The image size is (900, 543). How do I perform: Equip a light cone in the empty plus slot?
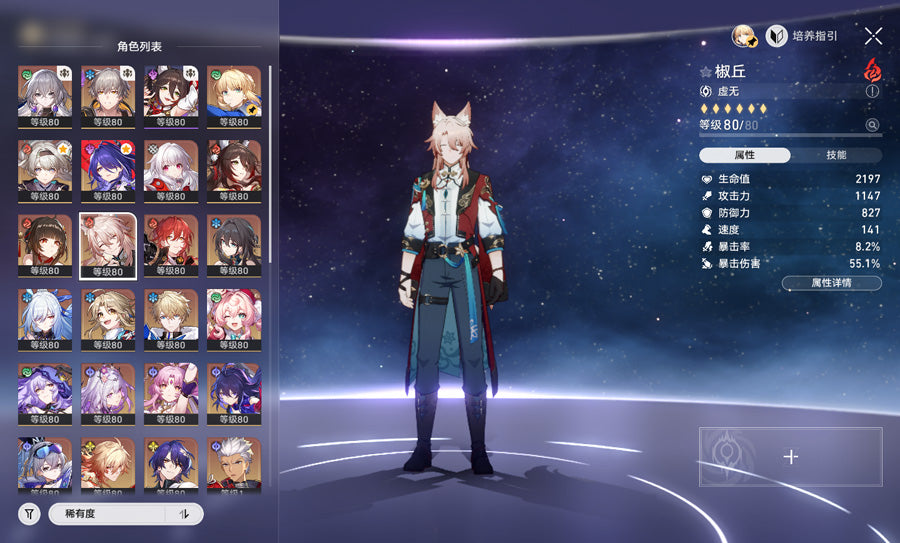pos(790,457)
